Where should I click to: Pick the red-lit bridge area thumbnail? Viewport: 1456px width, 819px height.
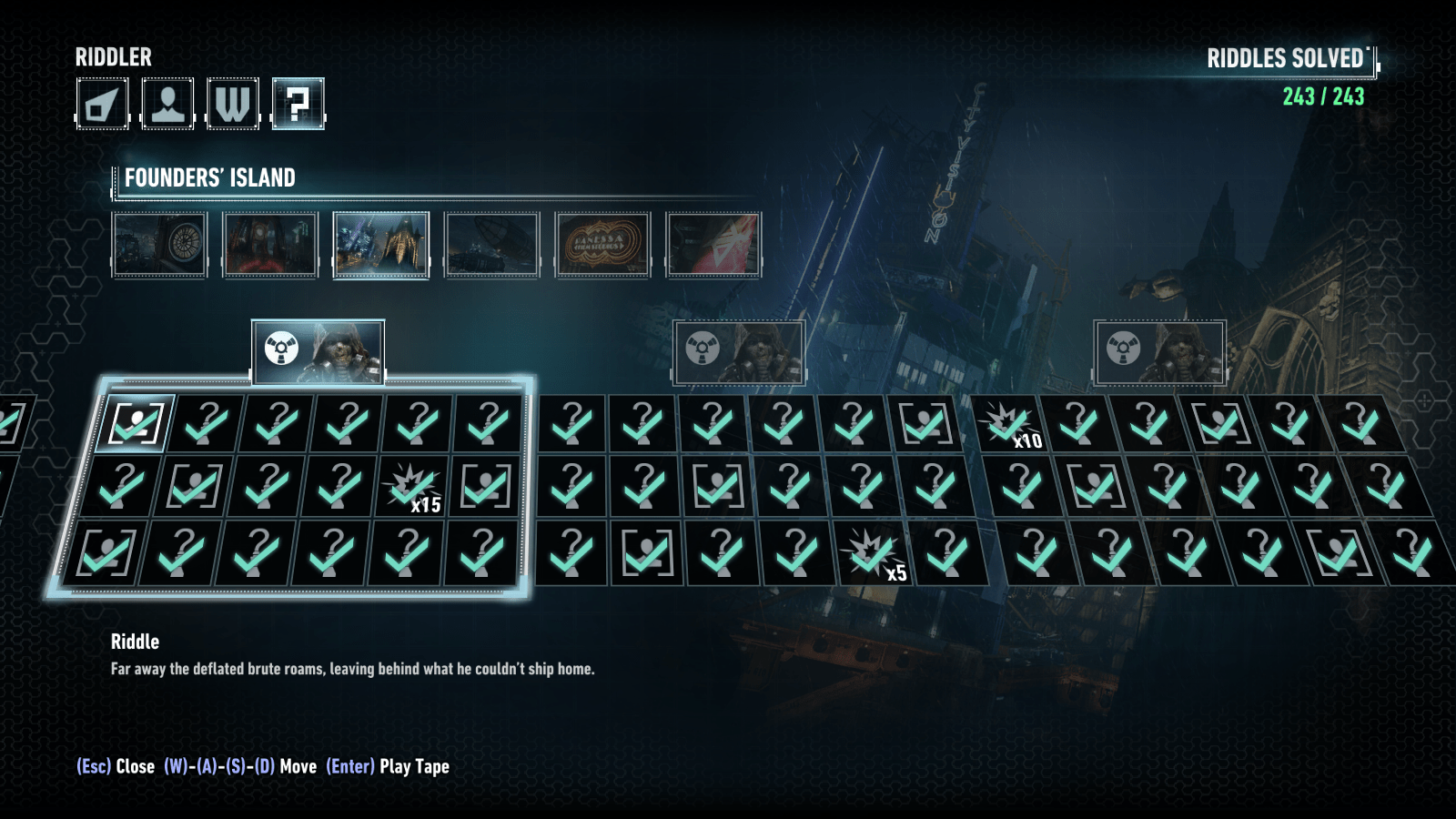[x=270, y=244]
